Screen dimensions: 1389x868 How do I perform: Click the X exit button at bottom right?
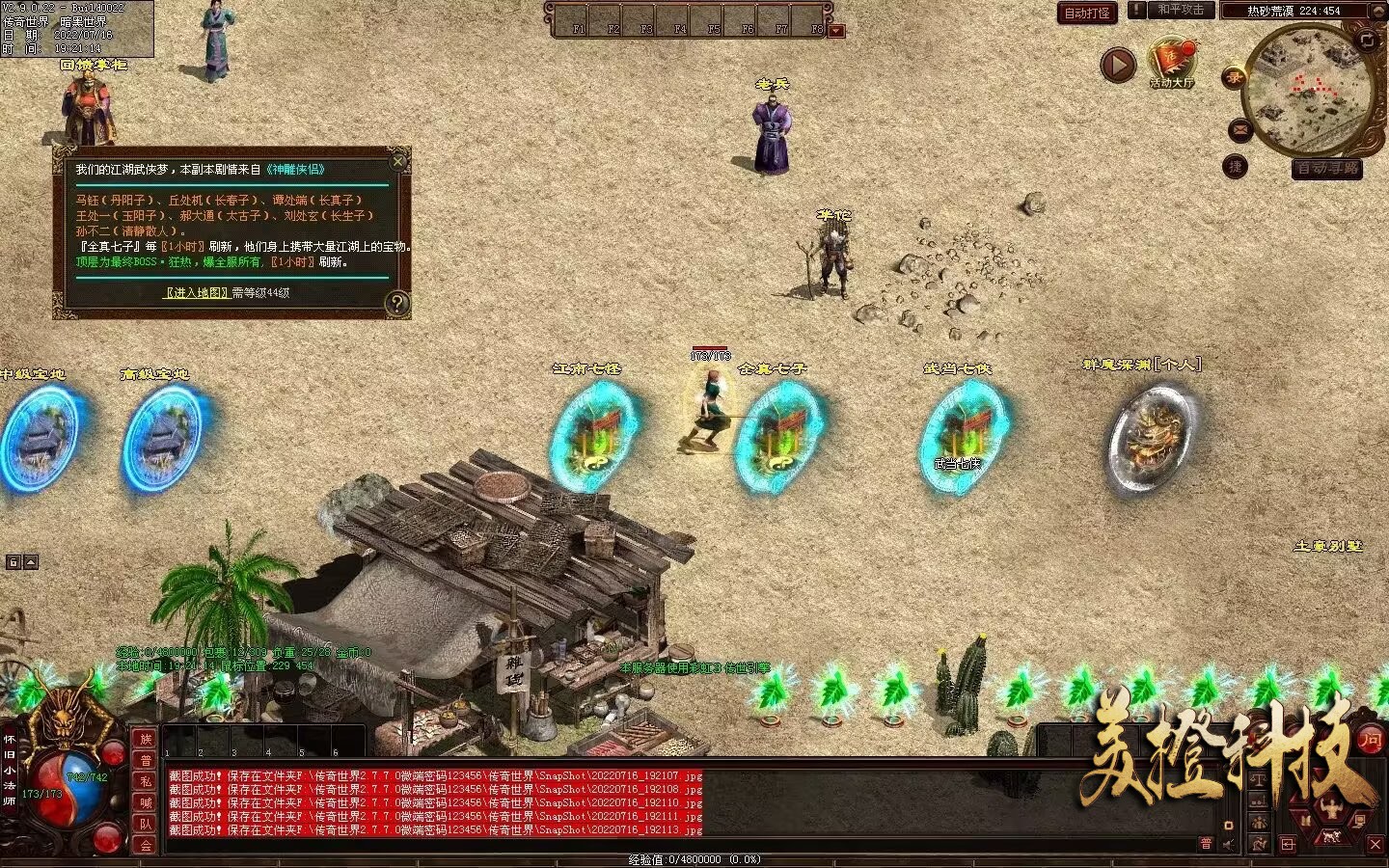[x=1375, y=844]
